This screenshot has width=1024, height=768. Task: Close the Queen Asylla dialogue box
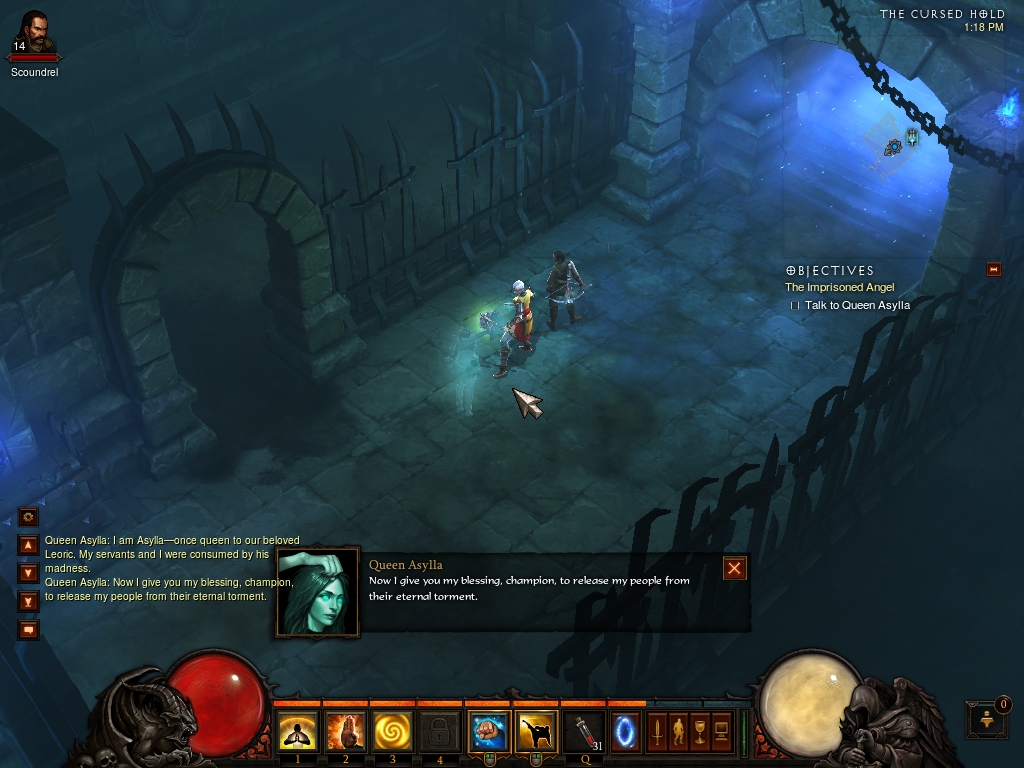[x=735, y=568]
